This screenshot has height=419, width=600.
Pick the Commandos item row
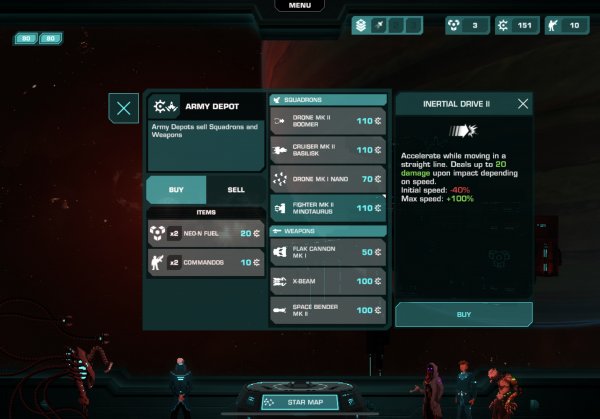(205, 263)
